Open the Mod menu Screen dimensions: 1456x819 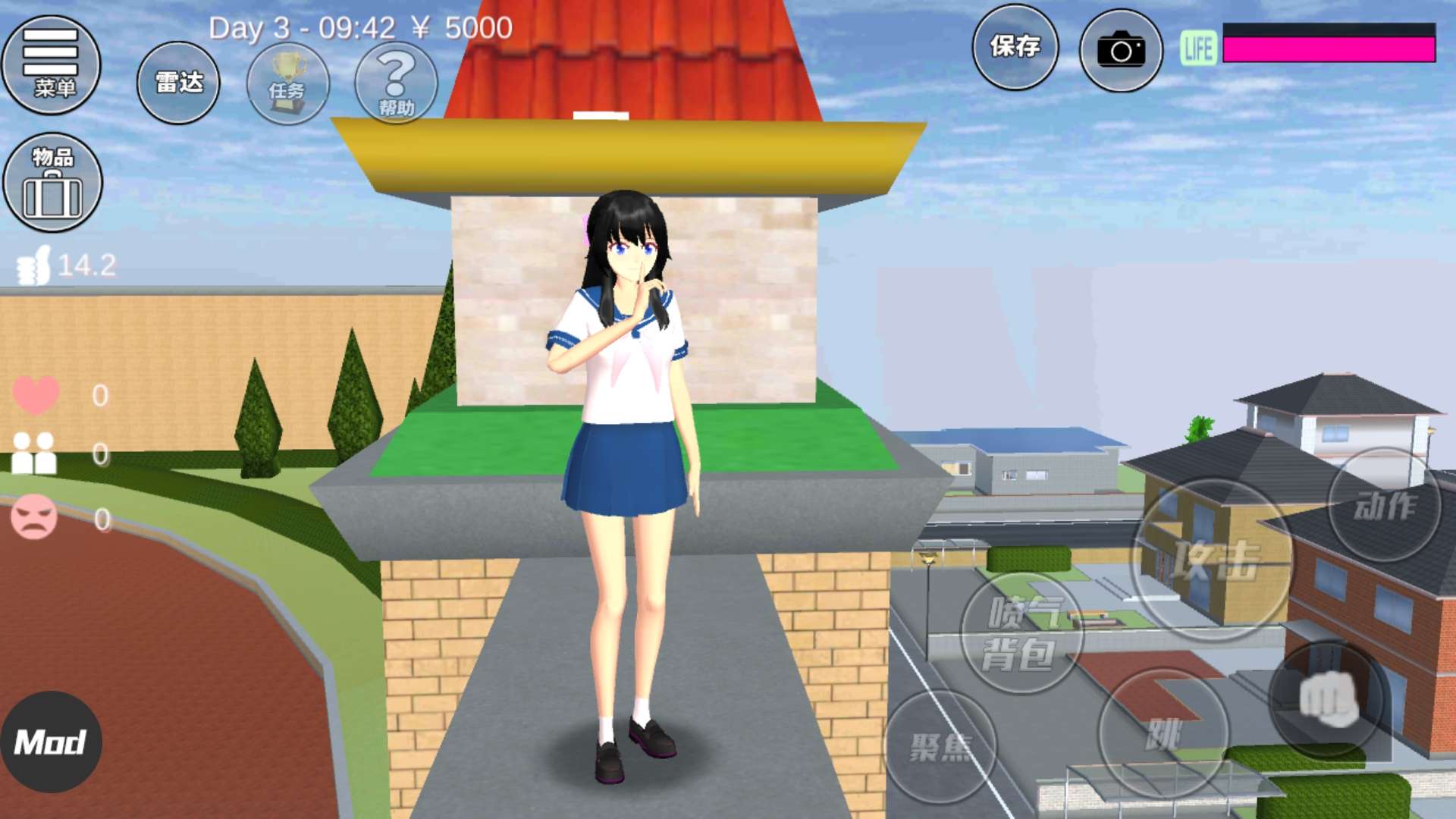[51, 742]
